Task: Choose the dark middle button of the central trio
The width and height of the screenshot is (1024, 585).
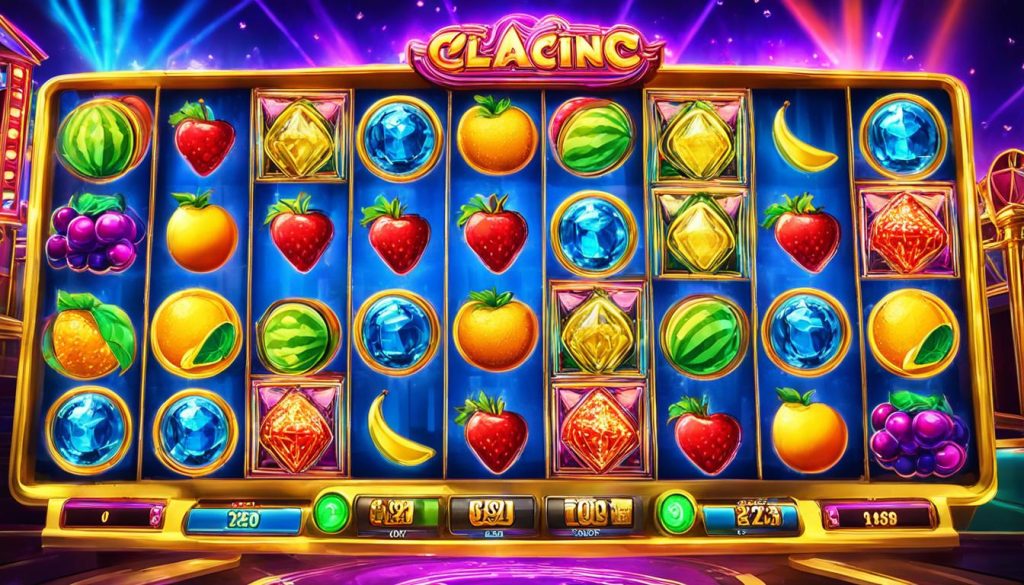Action: click(x=485, y=514)
